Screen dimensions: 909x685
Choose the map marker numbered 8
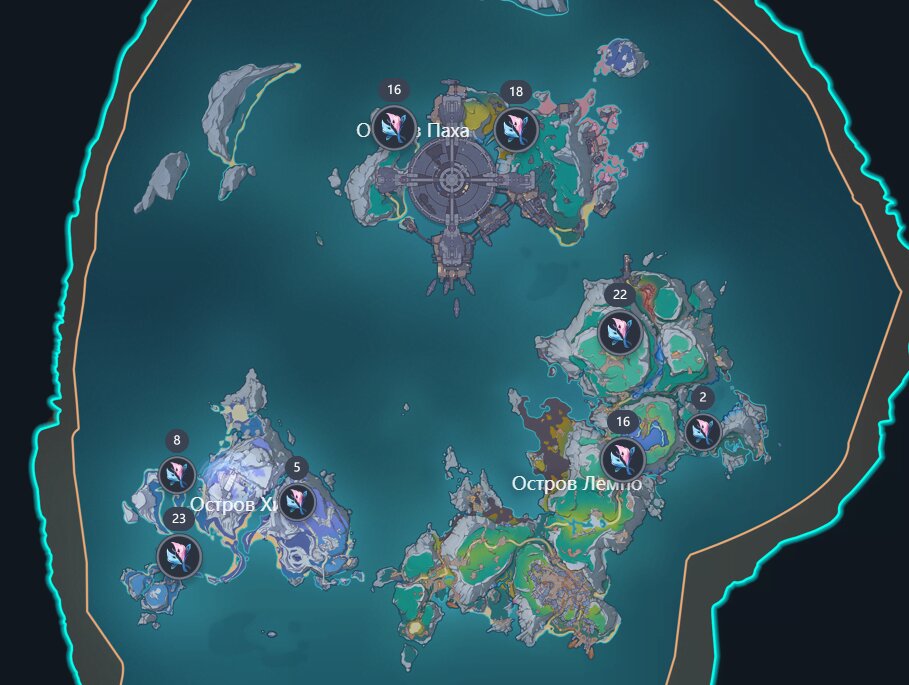177,475
